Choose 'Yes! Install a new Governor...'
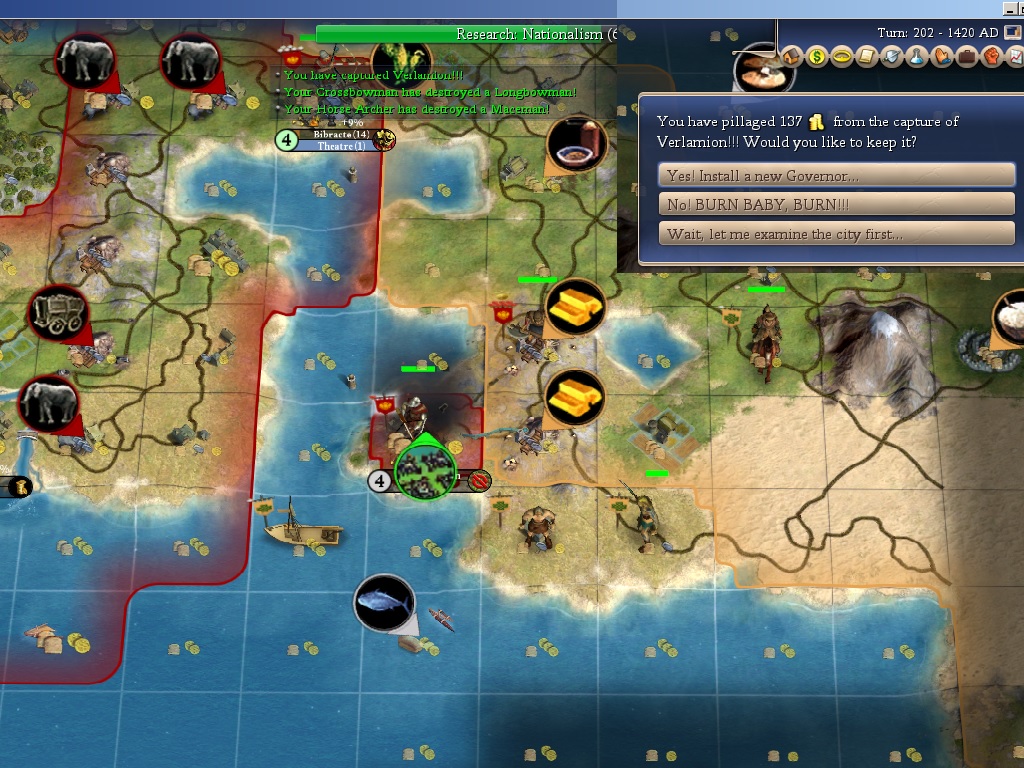The image size is (1024, 768). pyautogui.click(x=837, y=175)
